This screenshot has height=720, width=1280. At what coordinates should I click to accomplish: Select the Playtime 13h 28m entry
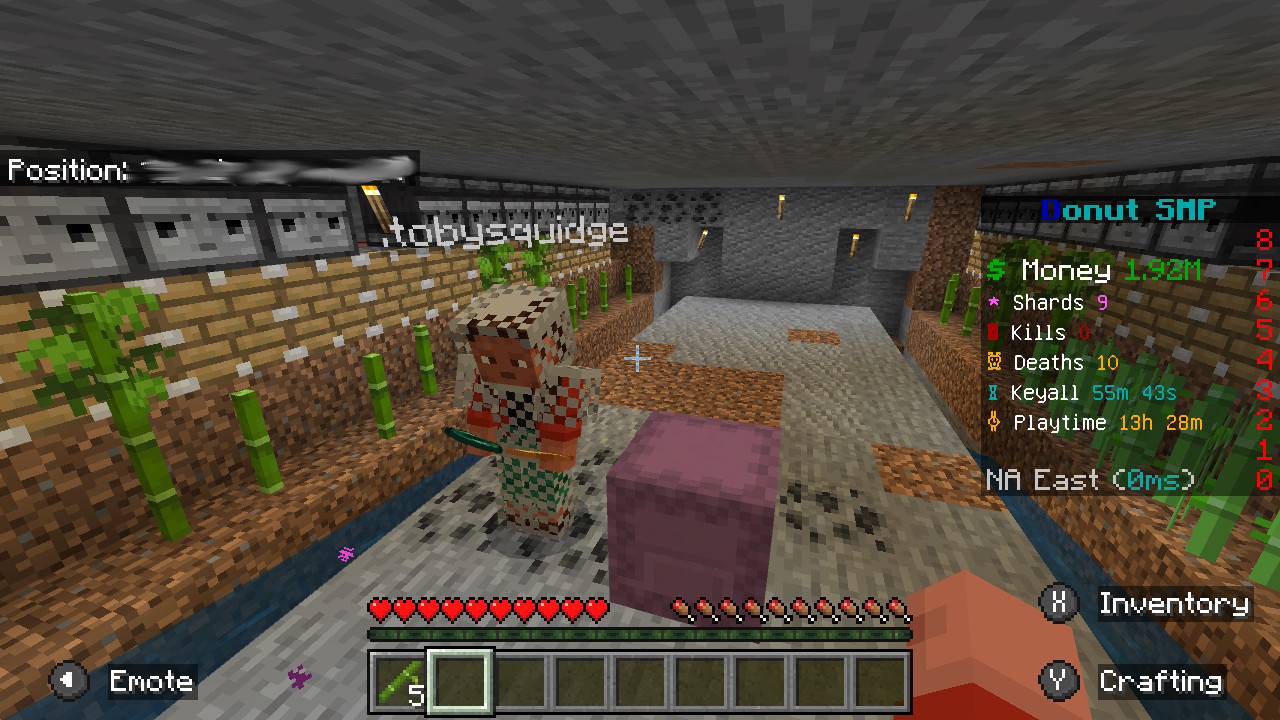tap(1110, 422)
